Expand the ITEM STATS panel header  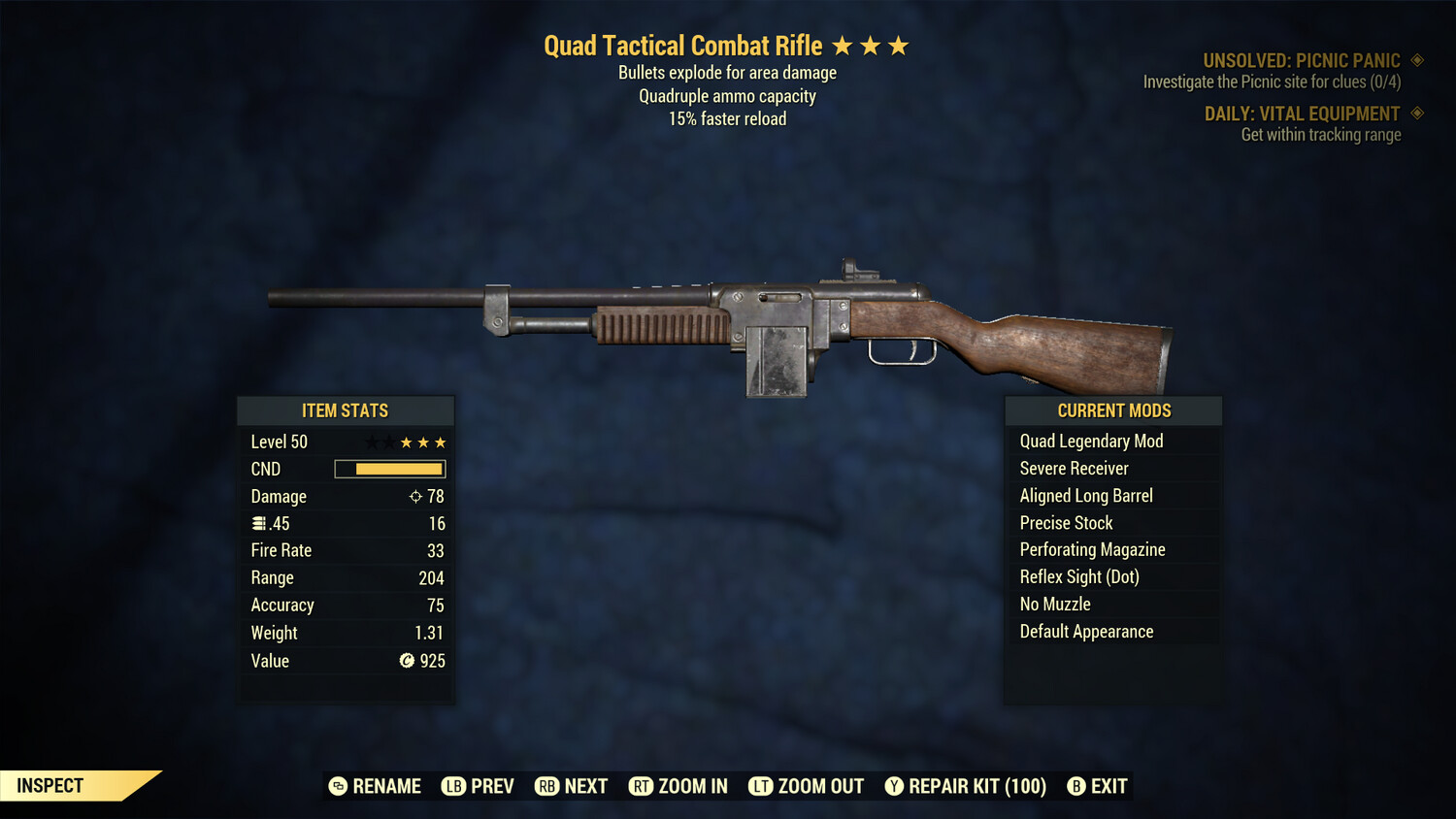[x=346, y=410]
